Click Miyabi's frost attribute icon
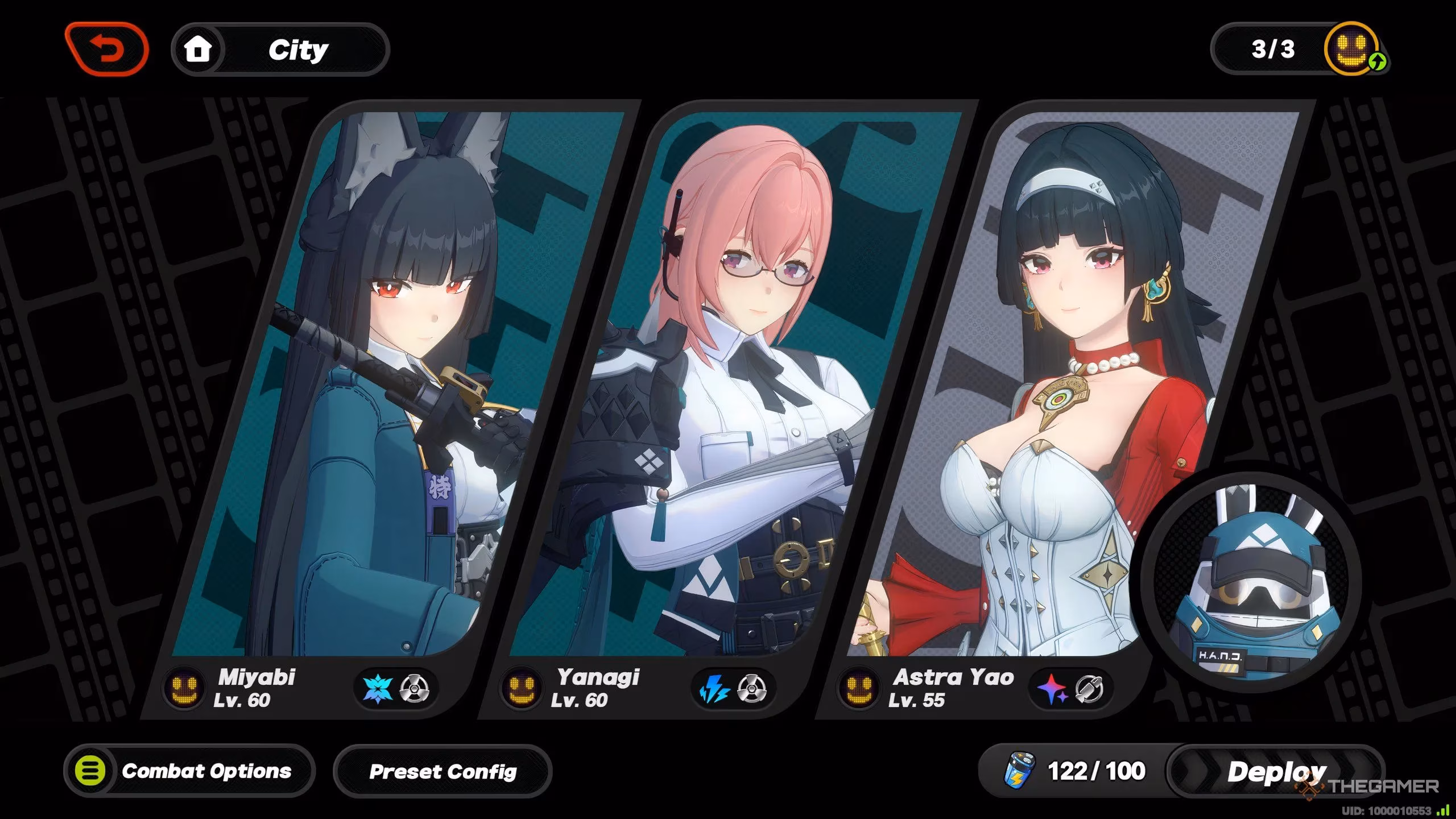 378,689
